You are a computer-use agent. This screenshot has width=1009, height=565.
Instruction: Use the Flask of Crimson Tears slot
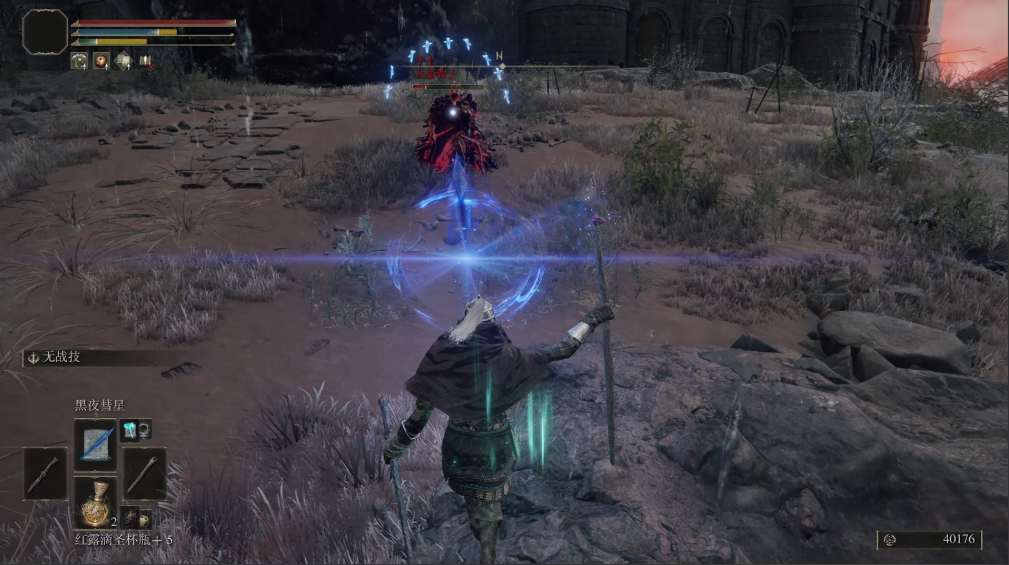(95, 500)
